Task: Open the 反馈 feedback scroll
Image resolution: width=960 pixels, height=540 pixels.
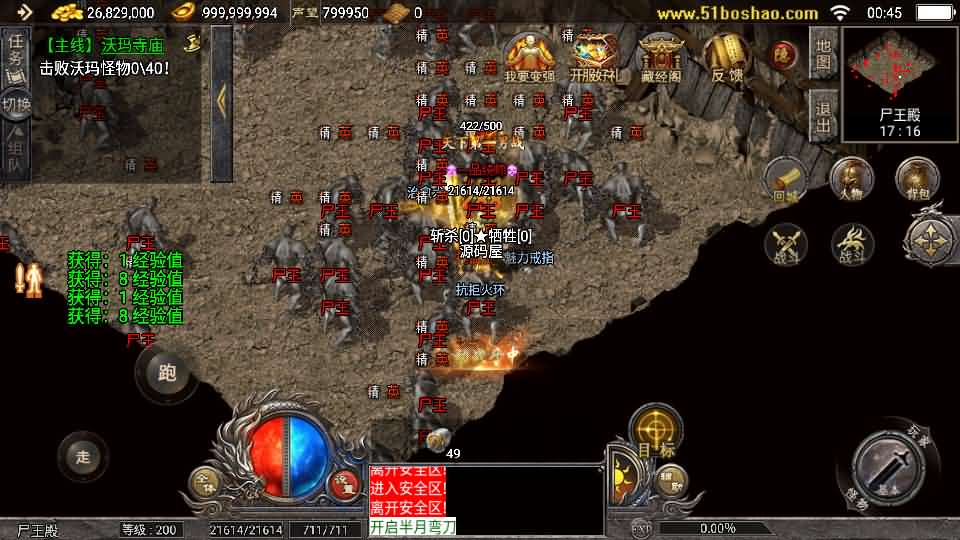Action: pyautogui.click(x=726, y=57)
